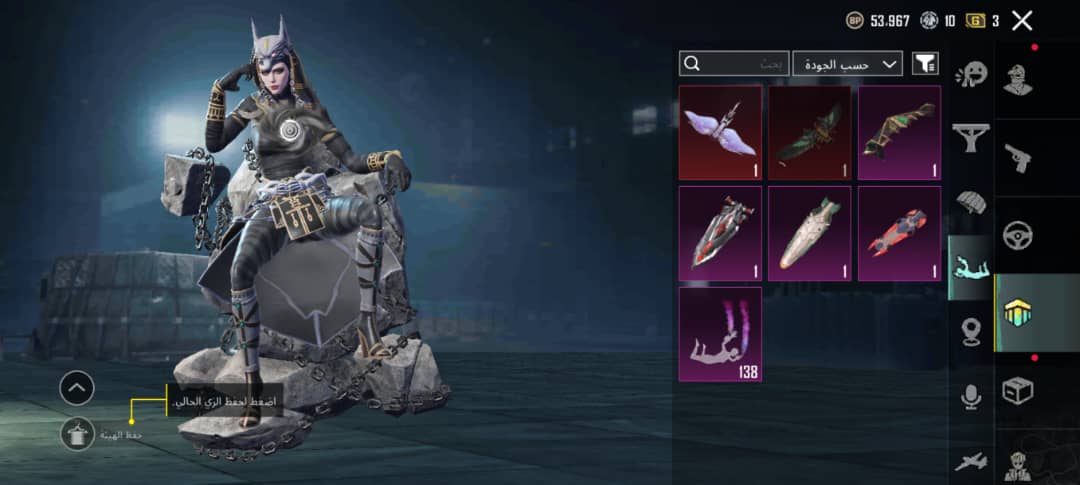
Task: Select the cream-colored pod aircraft skin
Action: (809, 233)
